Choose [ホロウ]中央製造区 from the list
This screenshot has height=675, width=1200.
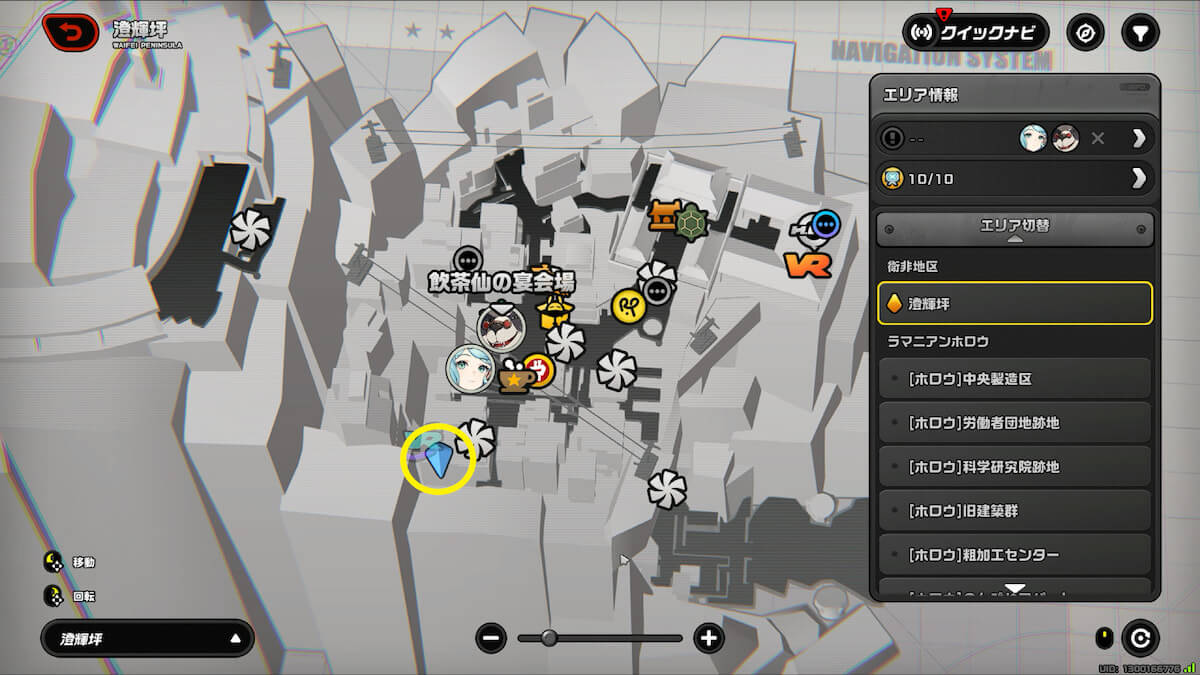pos(1015,379)
